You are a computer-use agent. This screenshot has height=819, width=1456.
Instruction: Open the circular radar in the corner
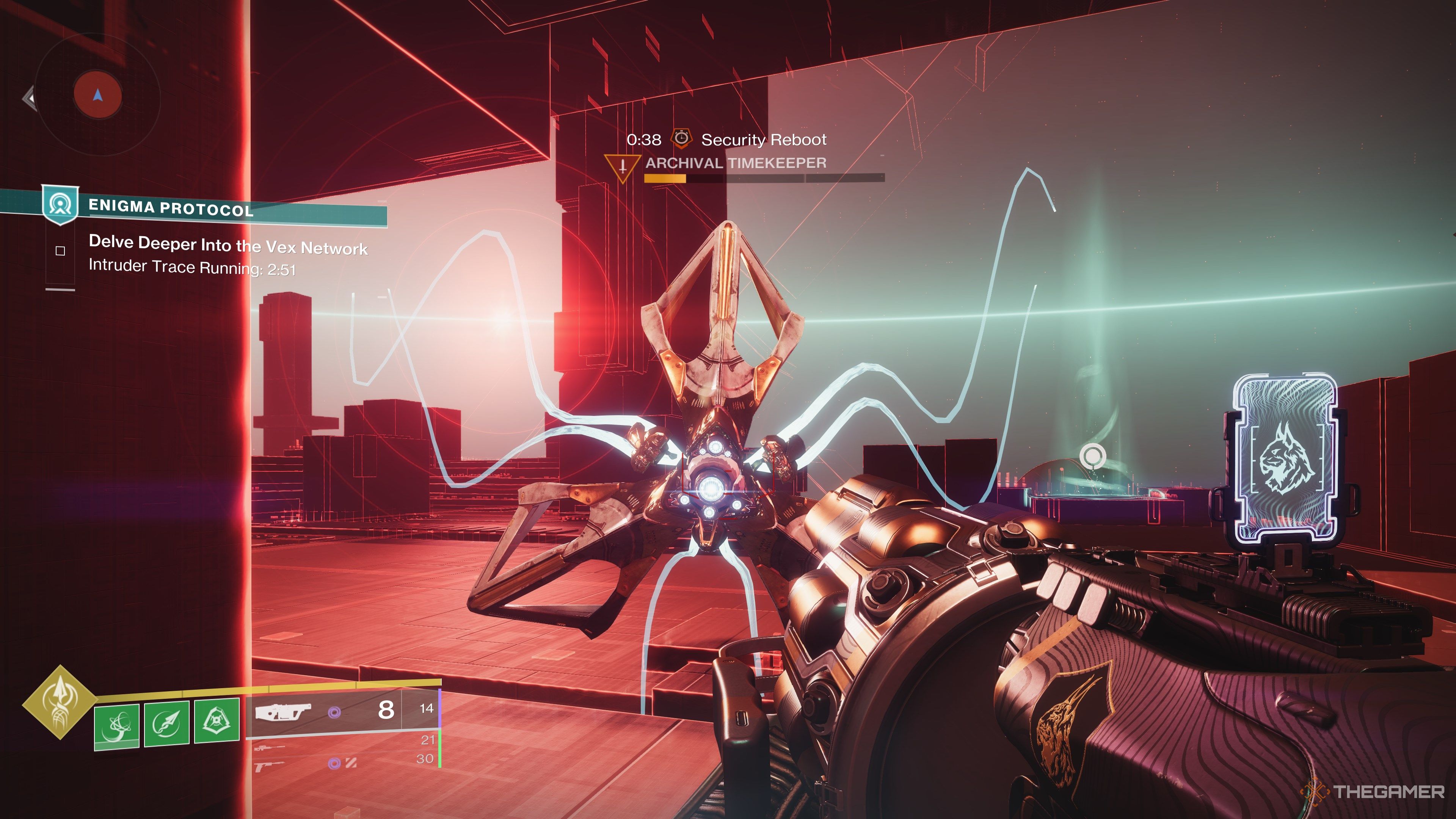tap(98, 94)
